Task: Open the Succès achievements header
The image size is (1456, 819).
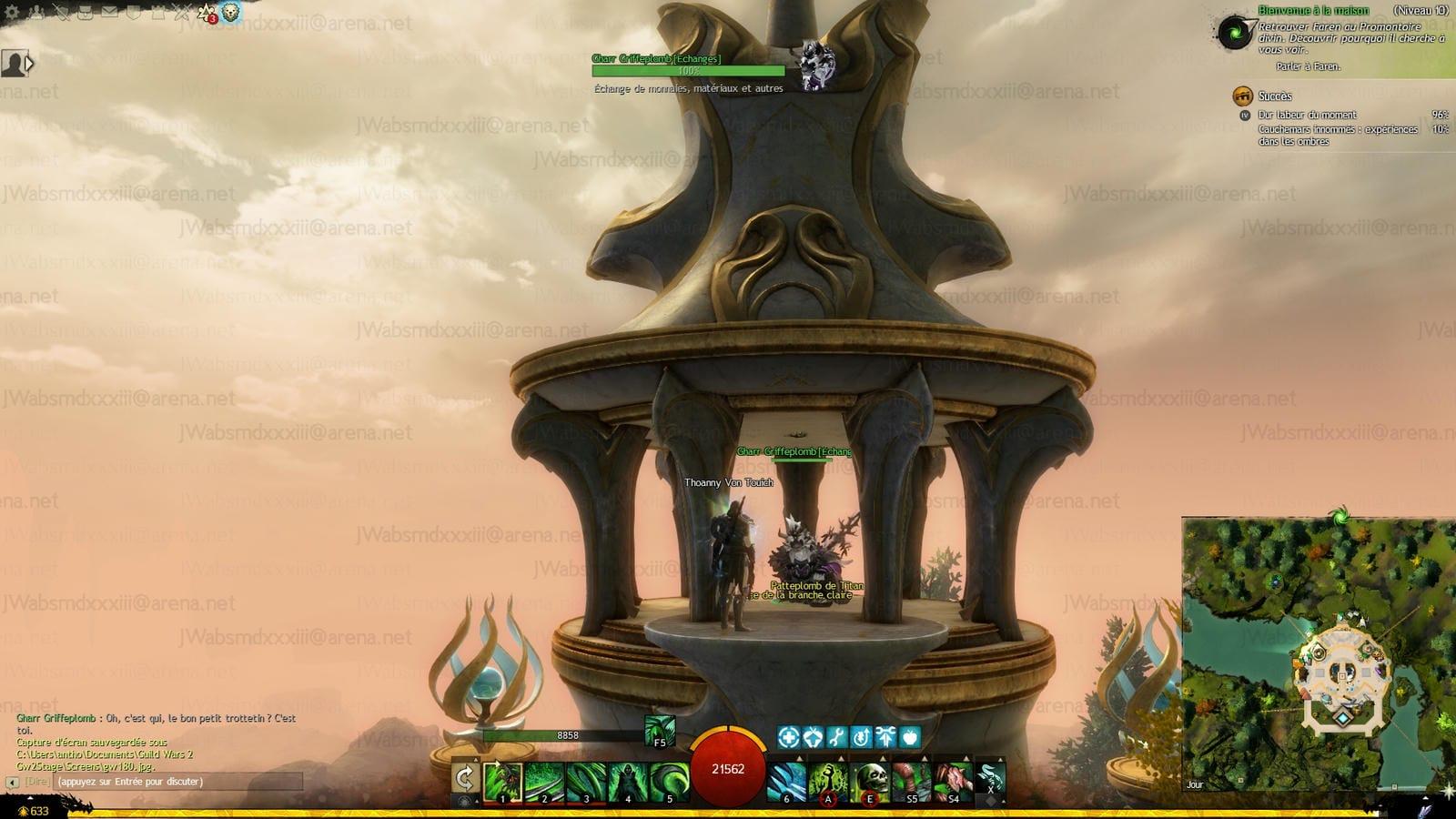Action: [x=1274, y=96]
